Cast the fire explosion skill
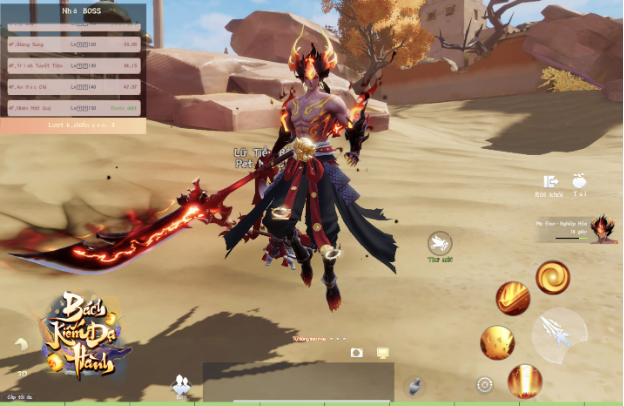This screenshot has width=624, height=406. (497, 342)
